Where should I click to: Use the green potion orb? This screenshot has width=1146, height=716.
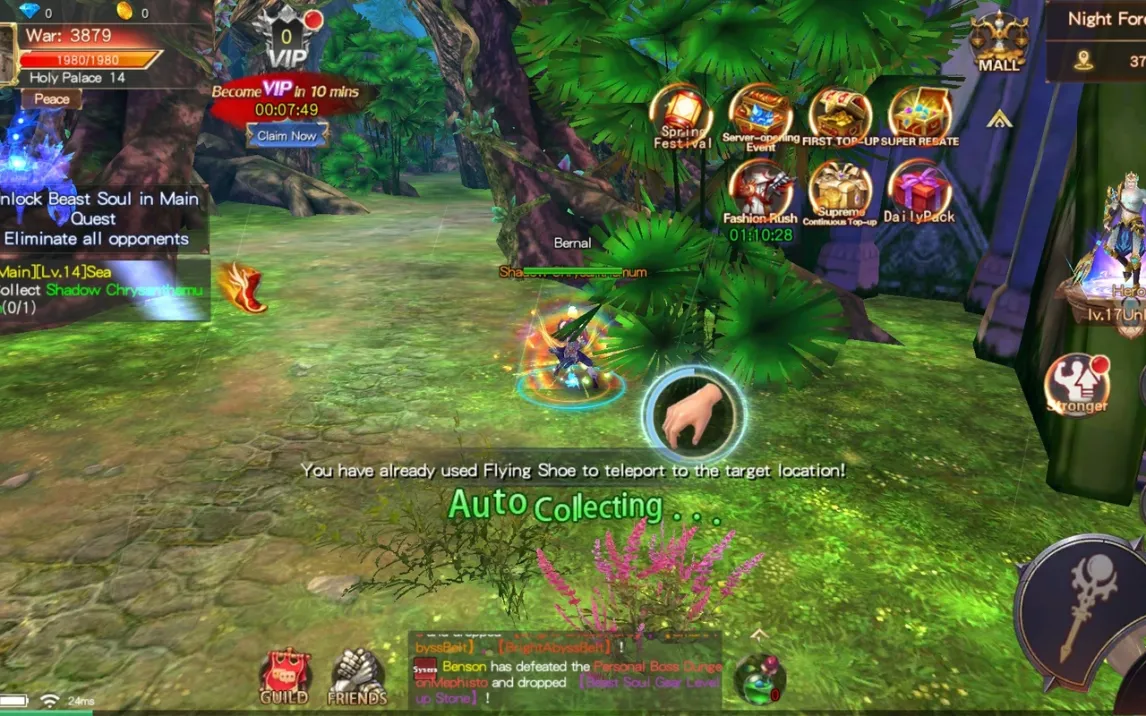coord(759,678)
